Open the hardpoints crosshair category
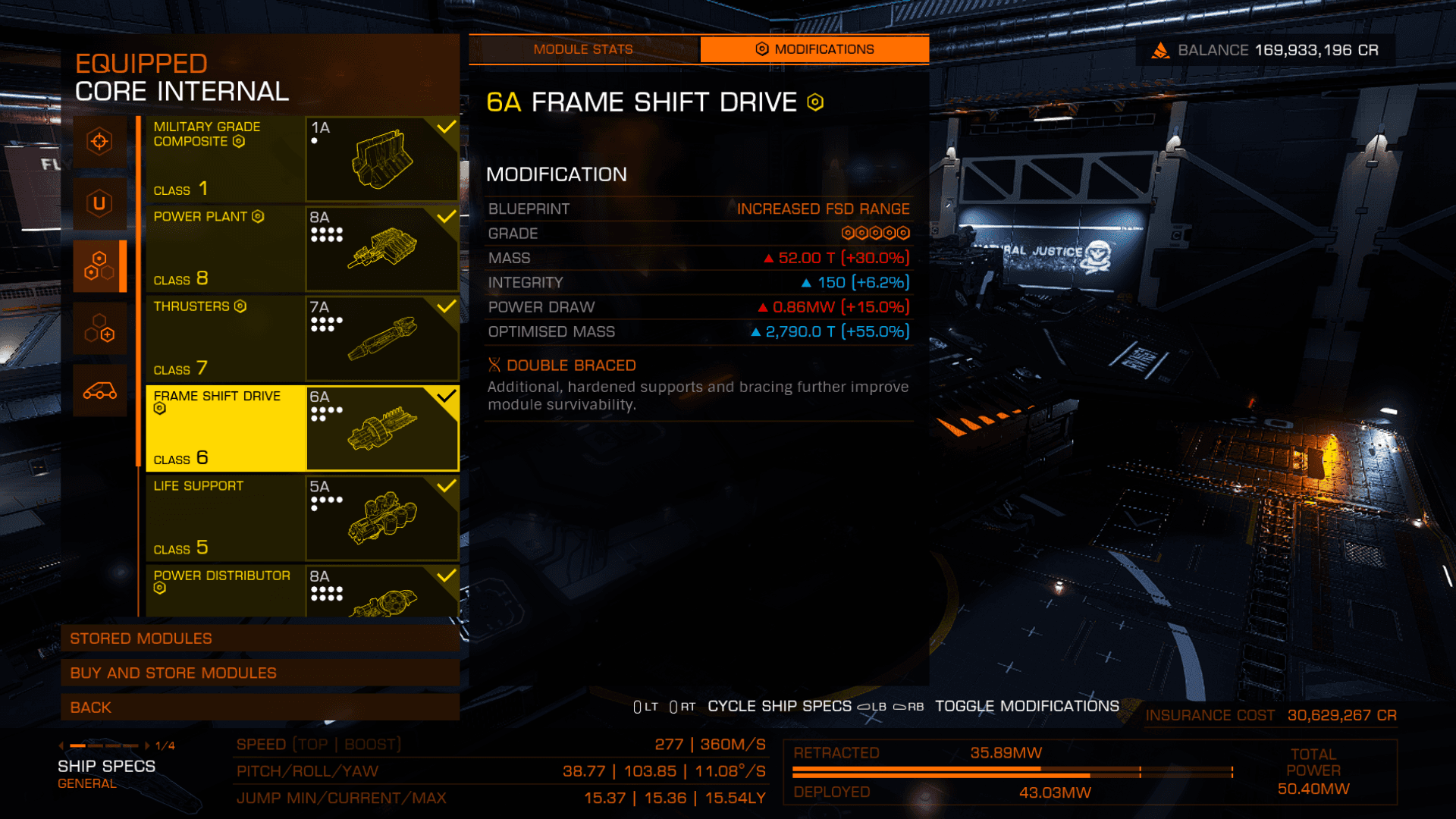 point(99,141)
